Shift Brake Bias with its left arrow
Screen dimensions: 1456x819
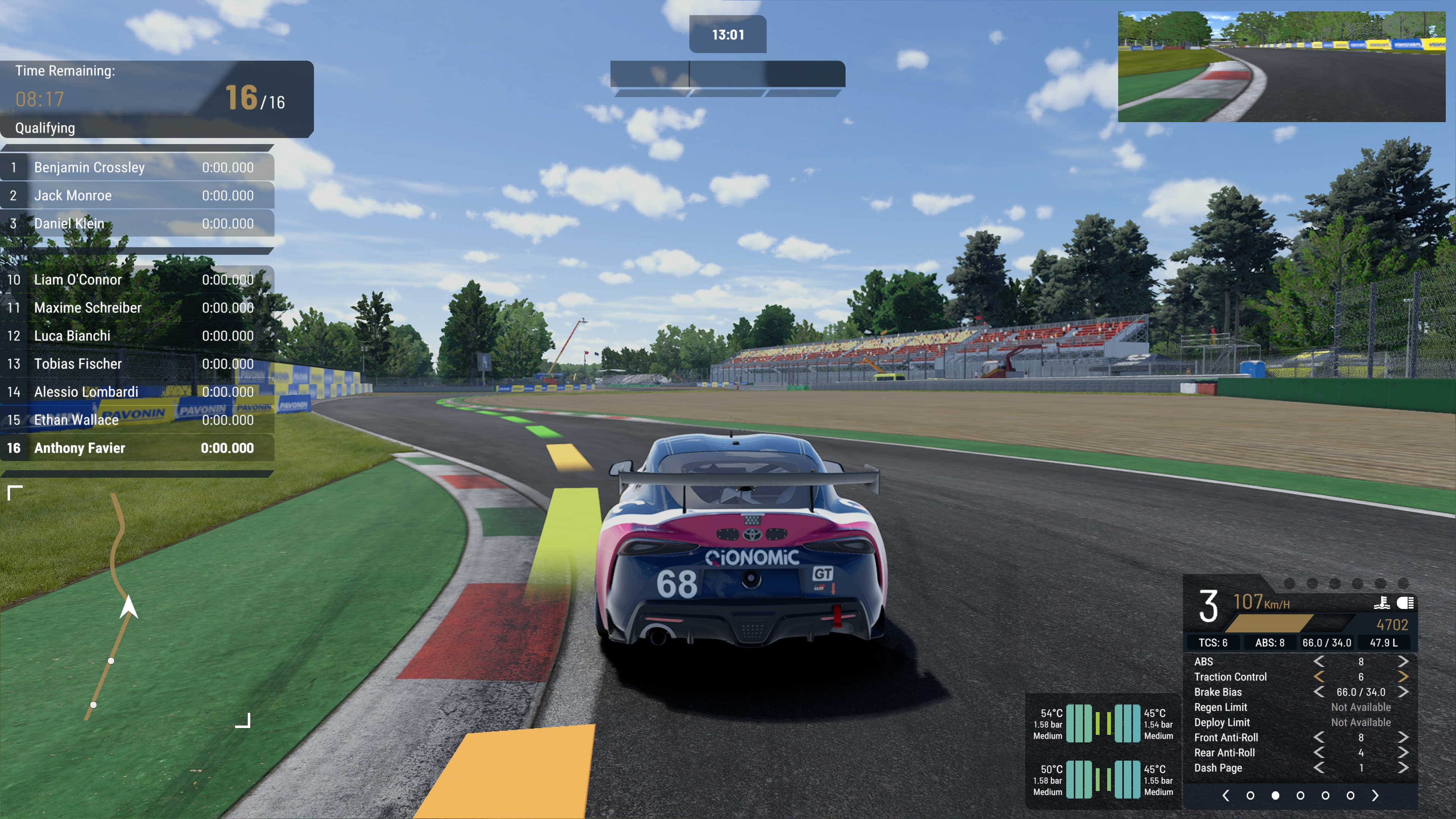tap(1319, 692)
